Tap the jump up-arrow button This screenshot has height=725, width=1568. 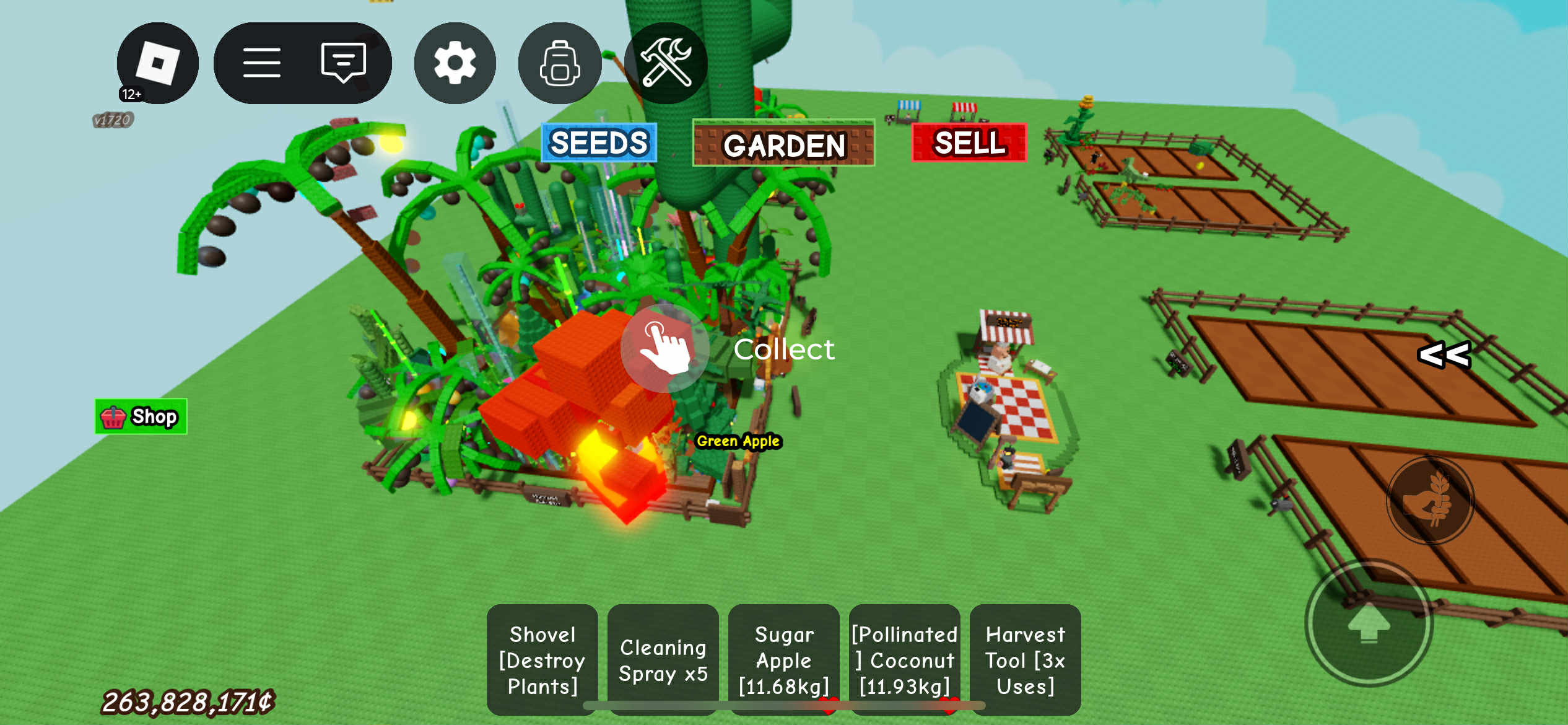[1369, 623]
